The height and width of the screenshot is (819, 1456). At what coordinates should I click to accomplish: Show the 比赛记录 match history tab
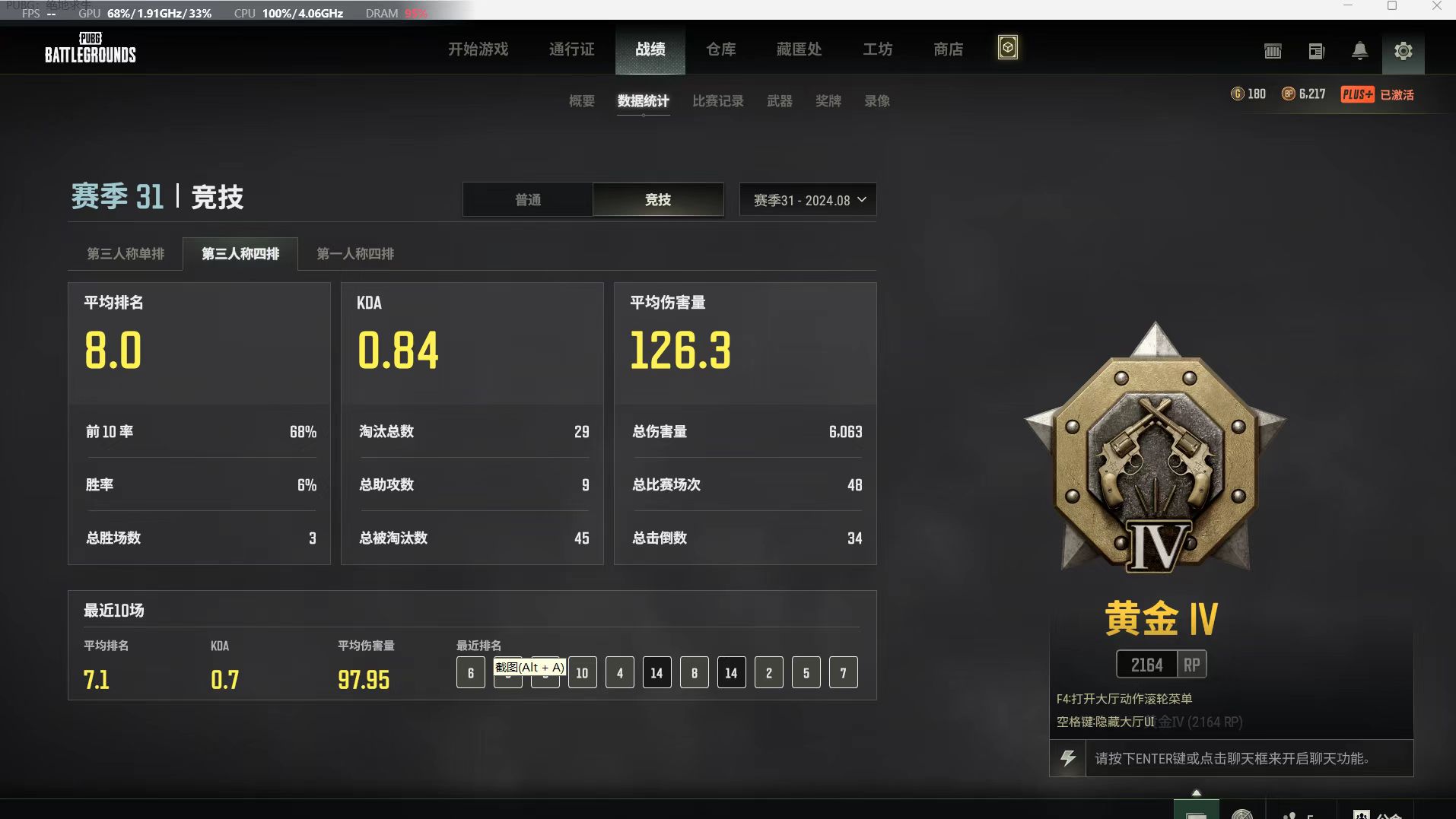click(x=717, y=101)
